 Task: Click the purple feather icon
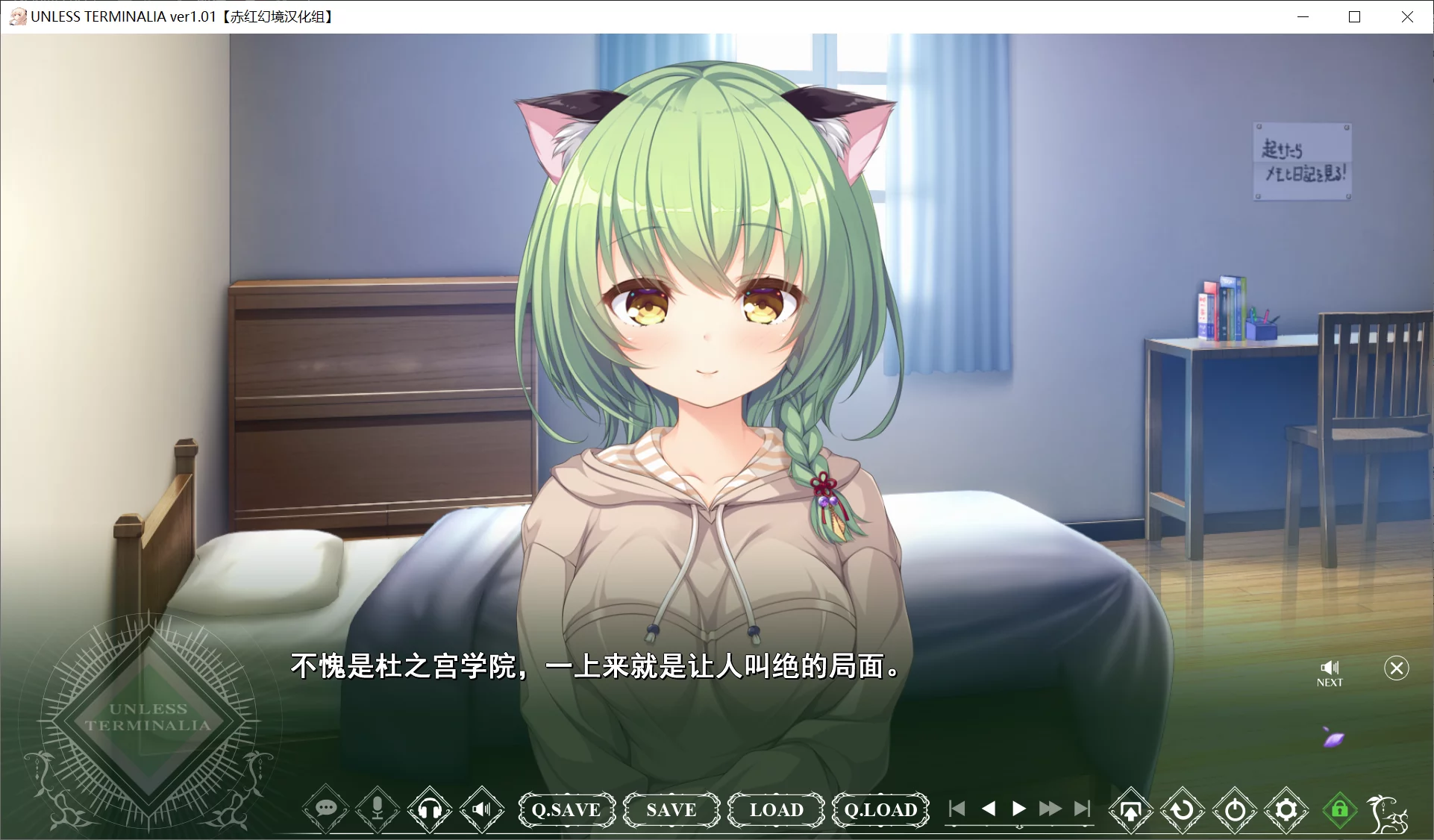pyautogui.click(x=1335, y=738)
